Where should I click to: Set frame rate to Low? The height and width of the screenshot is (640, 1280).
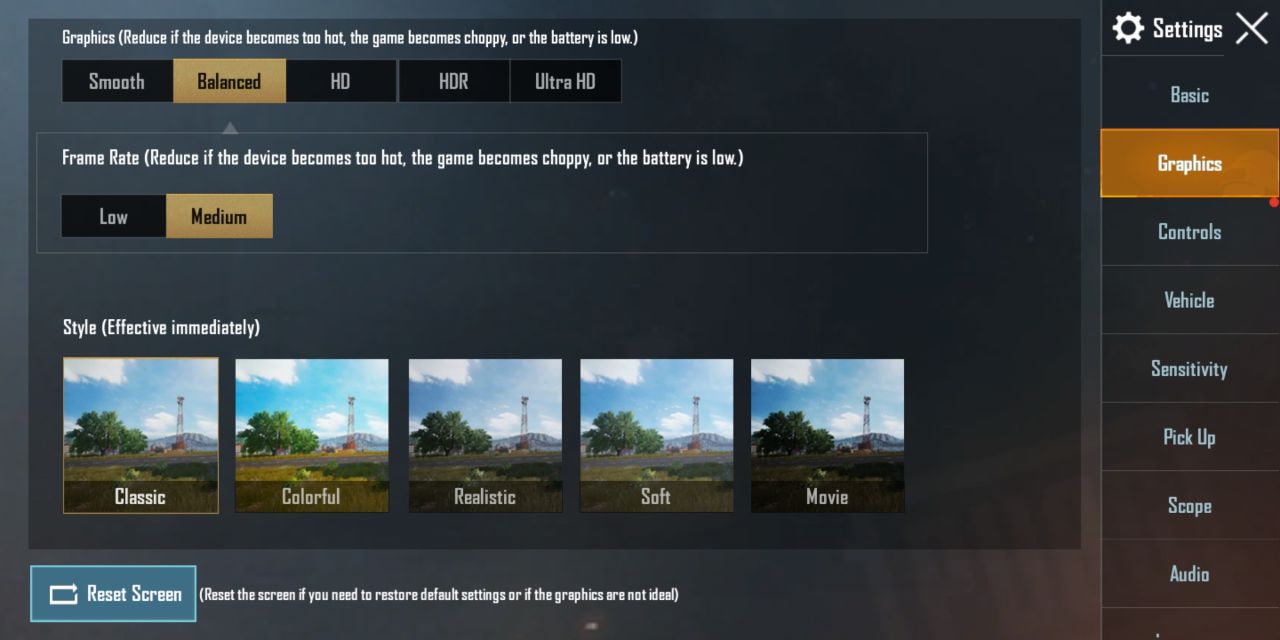pos(113,216)
